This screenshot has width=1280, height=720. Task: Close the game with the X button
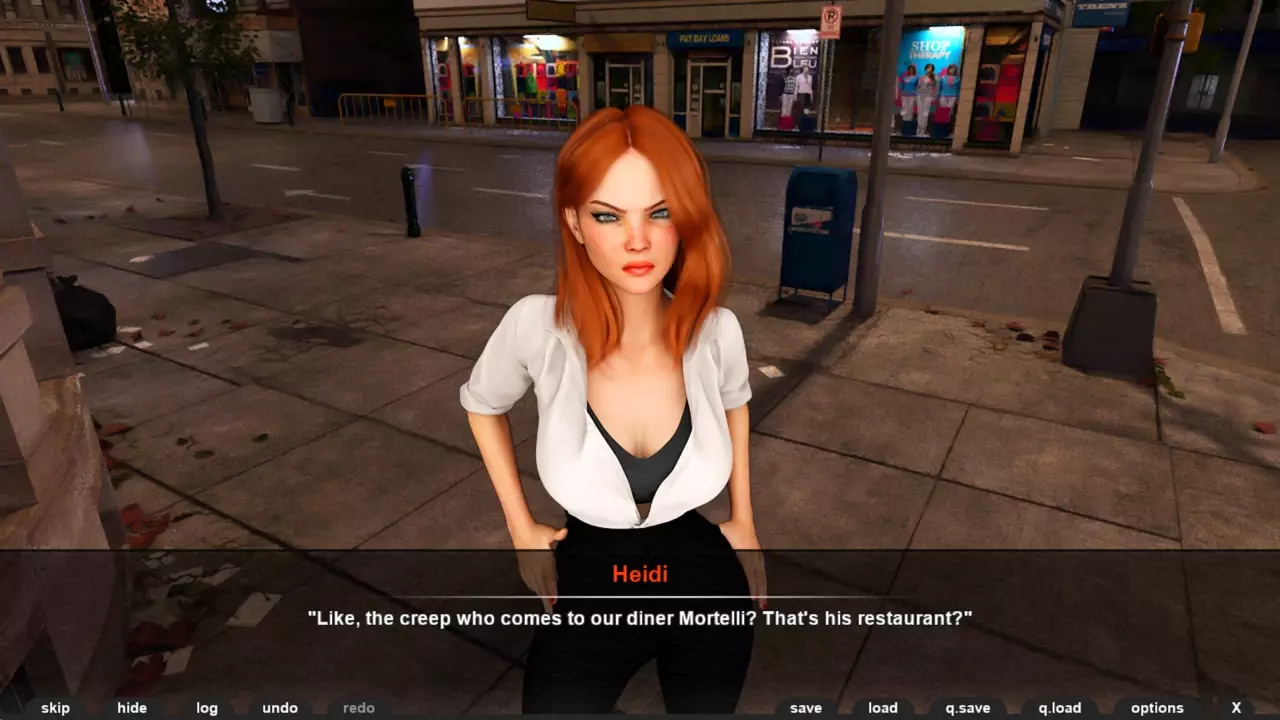(x=1237, y=708)
